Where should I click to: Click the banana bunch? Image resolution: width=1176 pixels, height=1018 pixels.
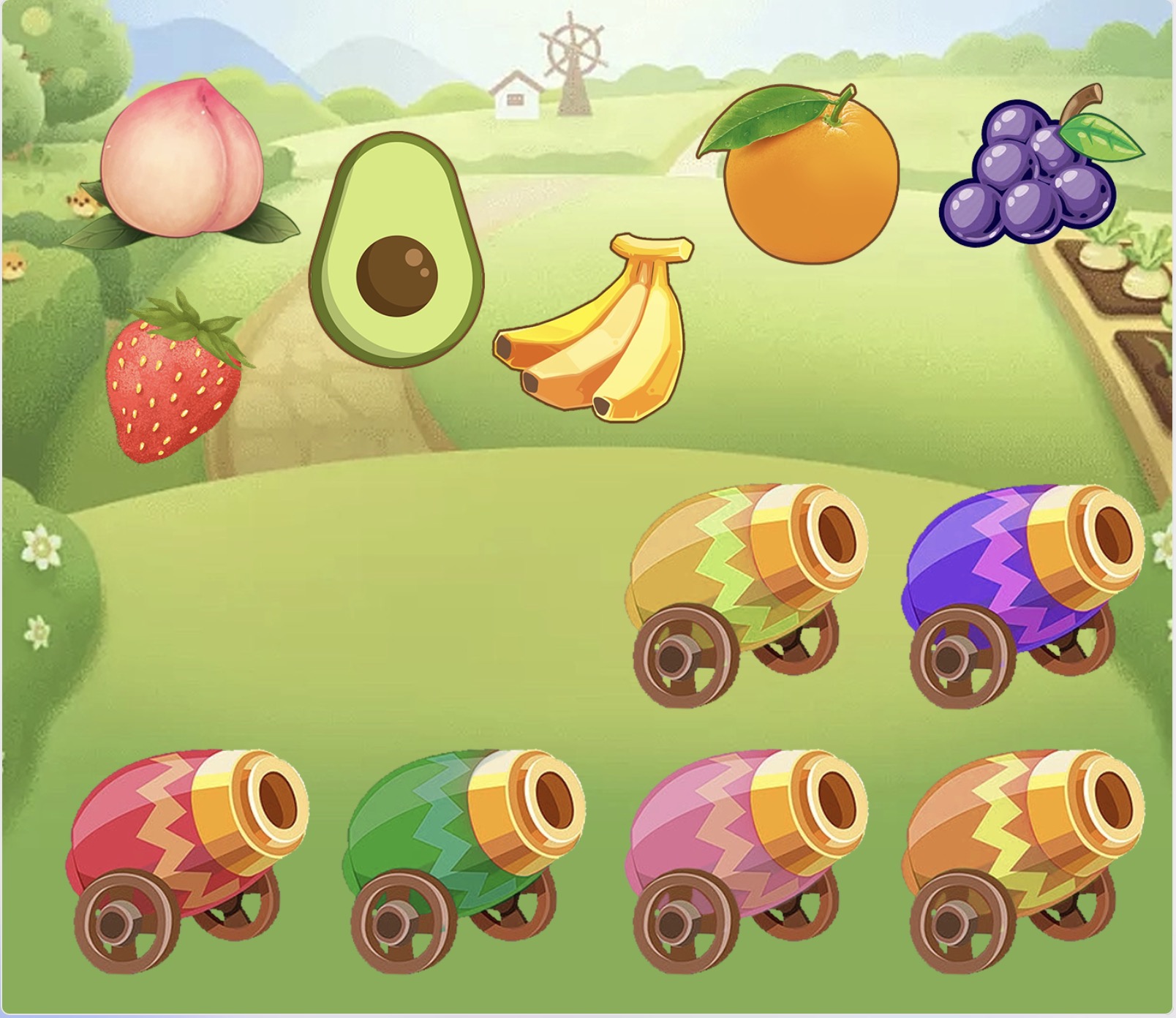click(x=600, y=333)
